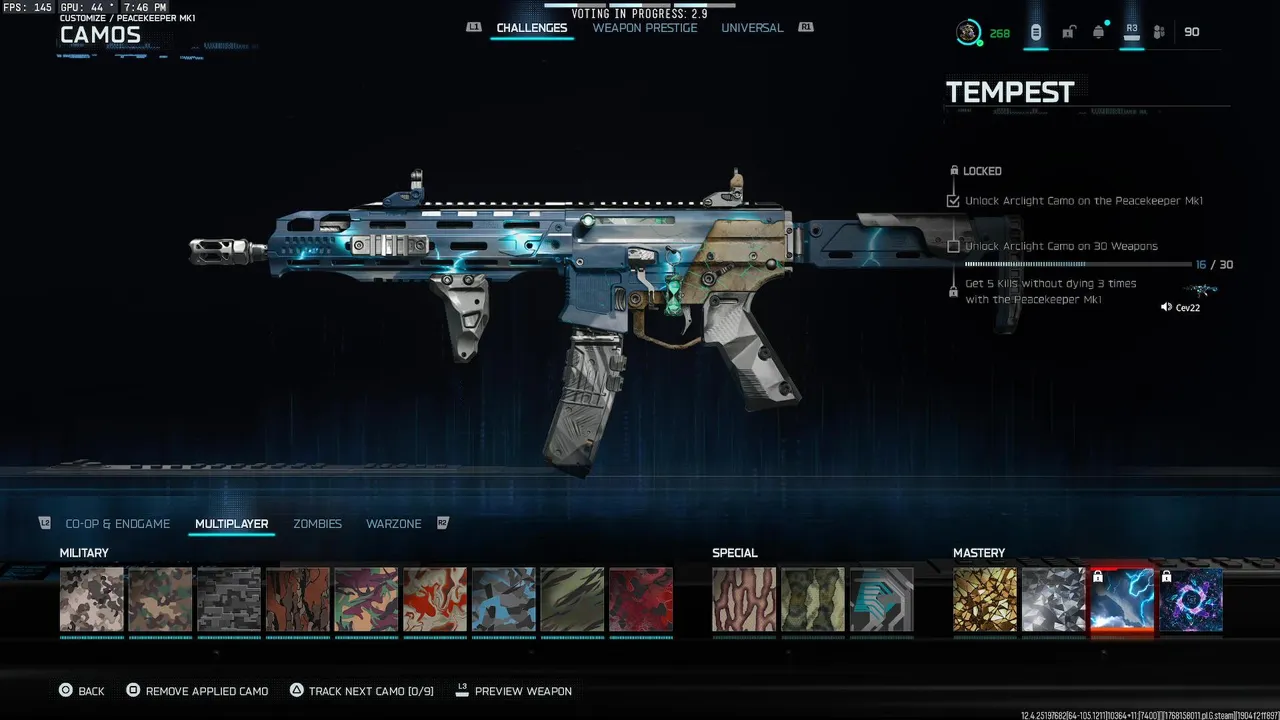Screen dimensions: 1280x720
Task: Open the player profile avatar
Action: tap(967, 33)
